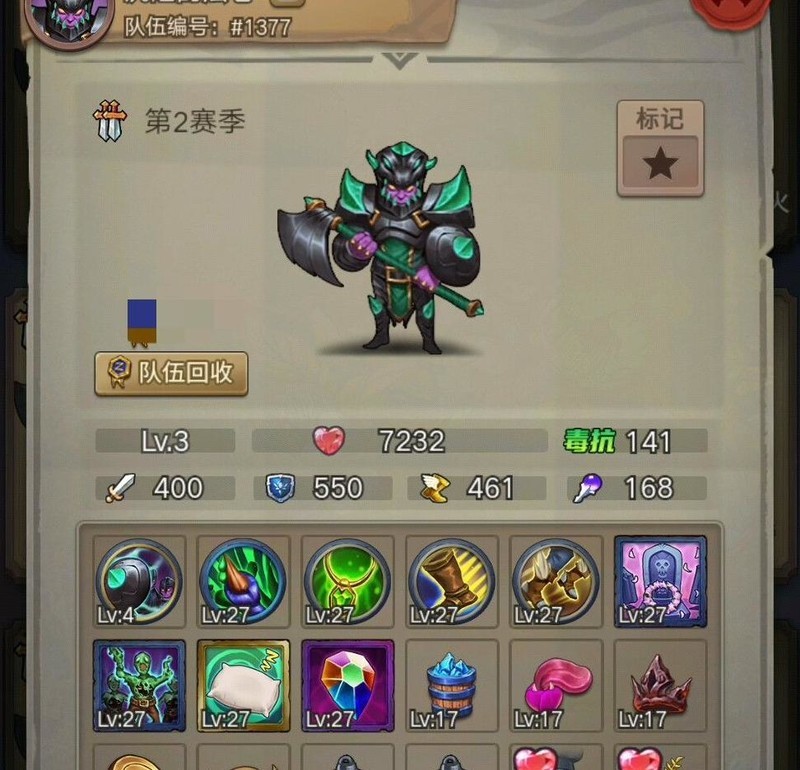Click the 队伍回收 team recycle button
This screenshot has width=800, height=770.
pos(171,373)
